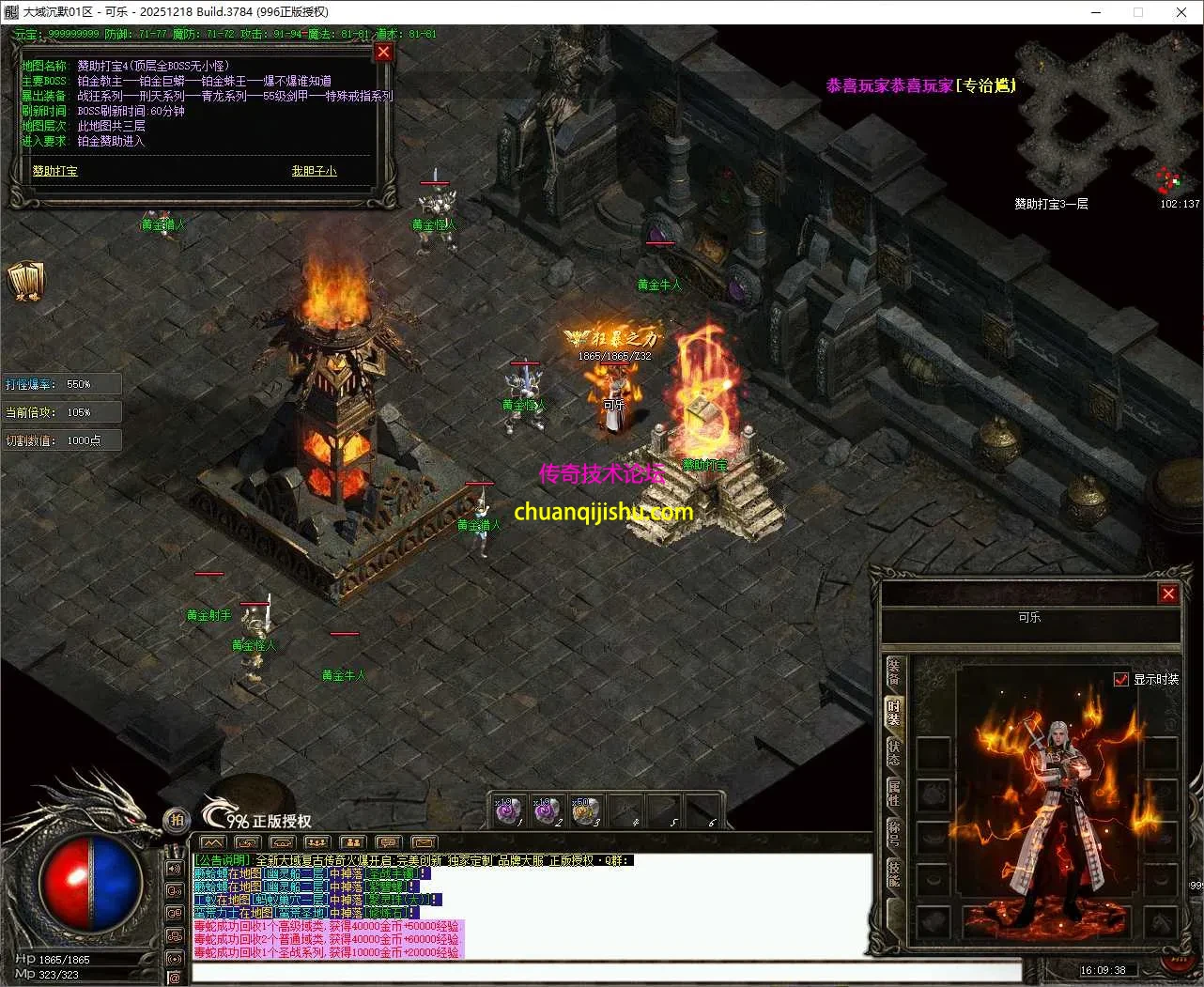Switch to the 状态 tab

893,752
